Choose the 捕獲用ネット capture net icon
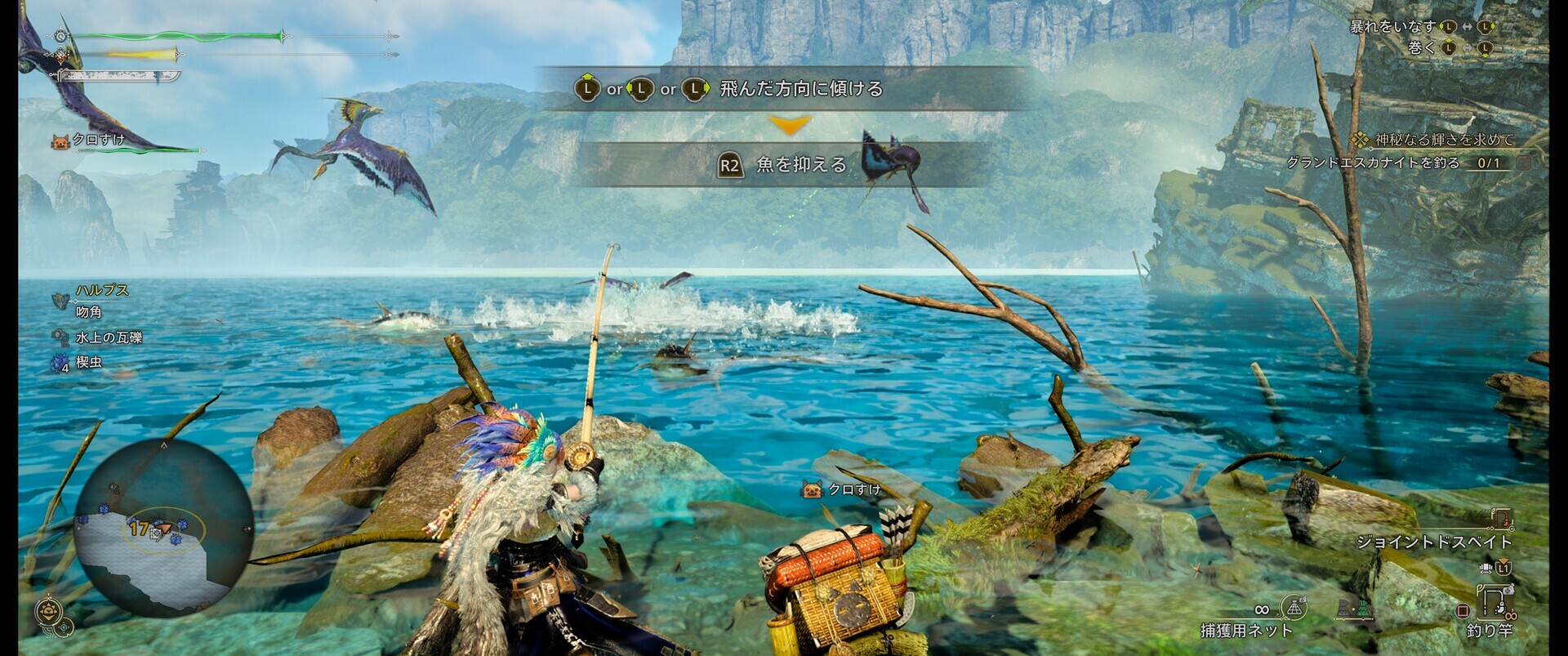 click(1294, 608)
